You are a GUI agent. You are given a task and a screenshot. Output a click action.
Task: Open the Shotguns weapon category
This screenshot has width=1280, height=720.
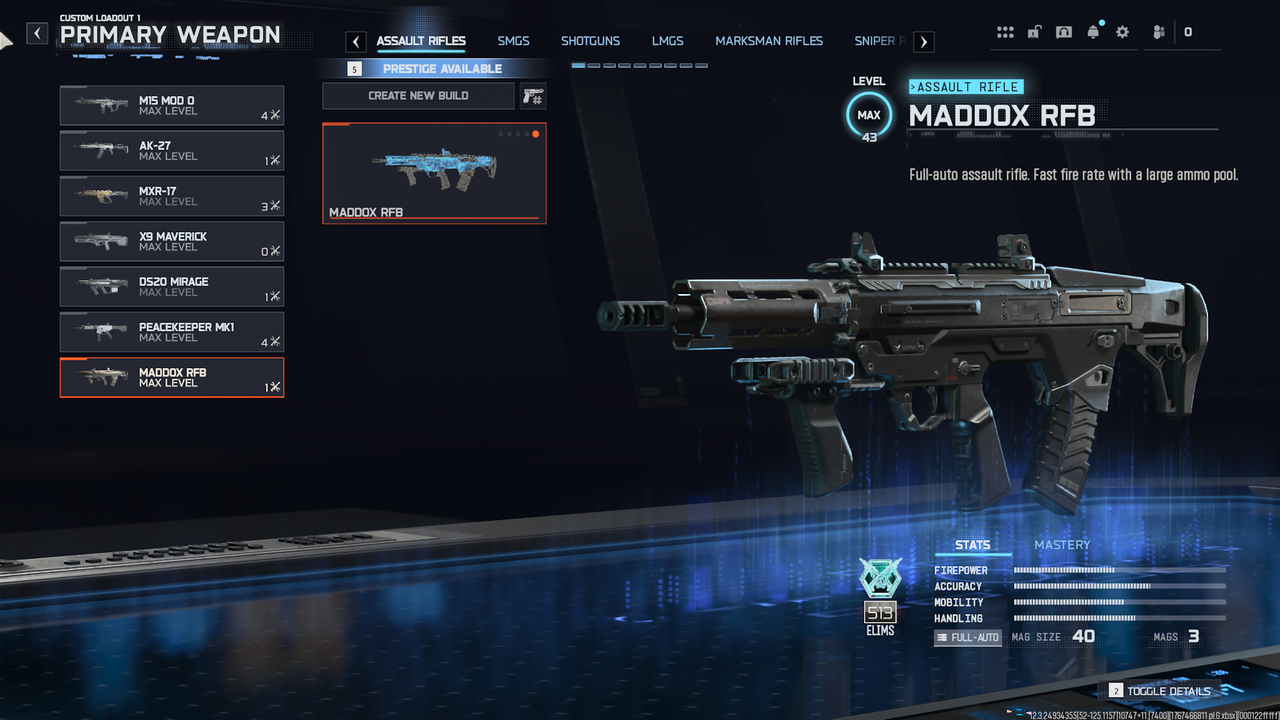point(590,41)
